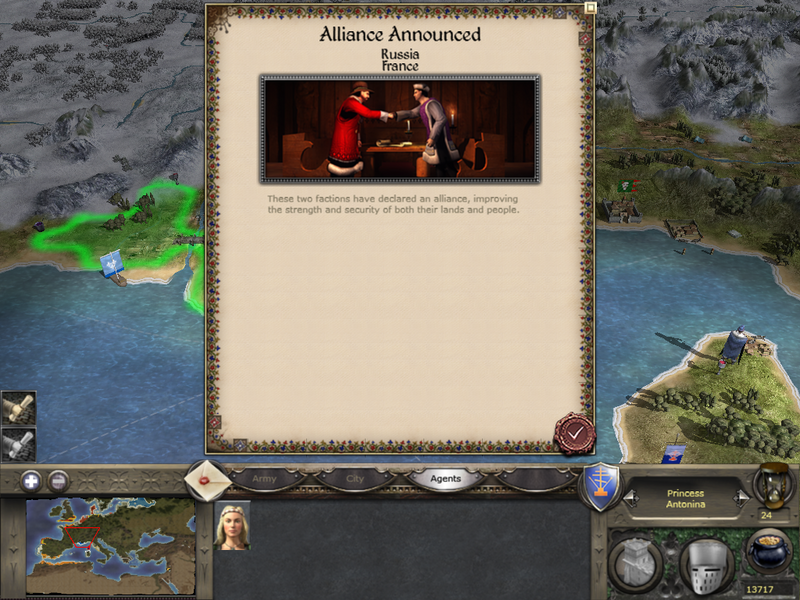Zoom in the minimap with plus button
800x600 pixels.
point(32,480)
